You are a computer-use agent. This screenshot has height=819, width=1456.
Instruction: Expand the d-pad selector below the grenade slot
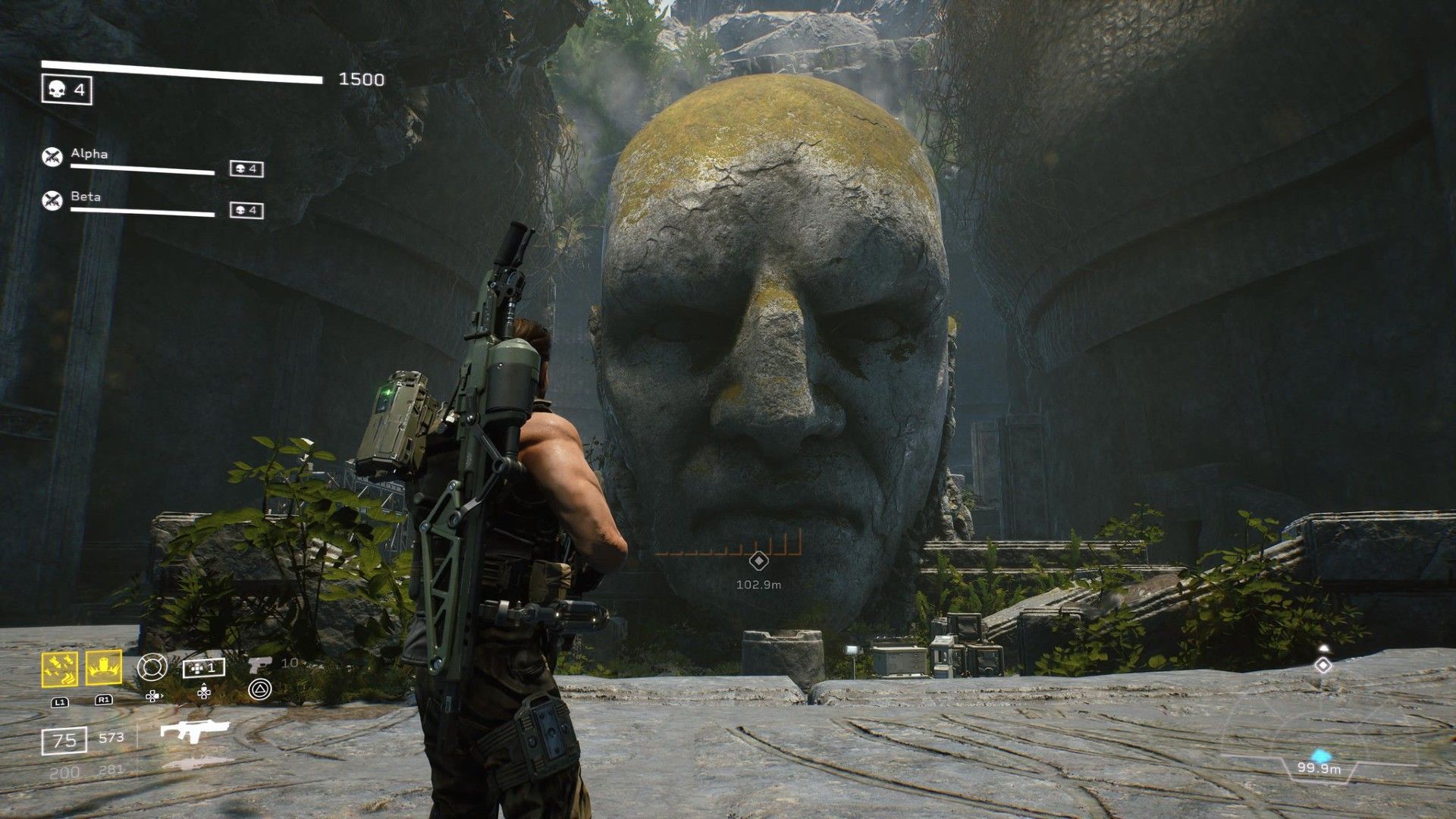point(203,691)
